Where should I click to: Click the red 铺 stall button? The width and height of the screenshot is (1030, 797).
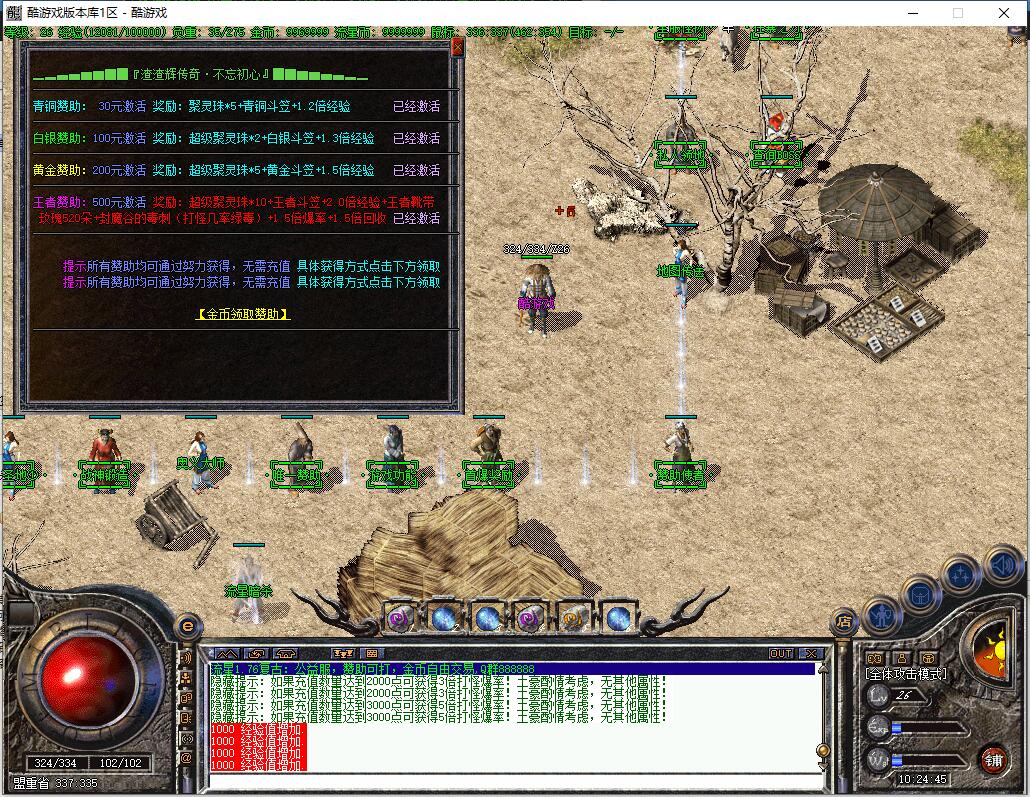(992, 758)
